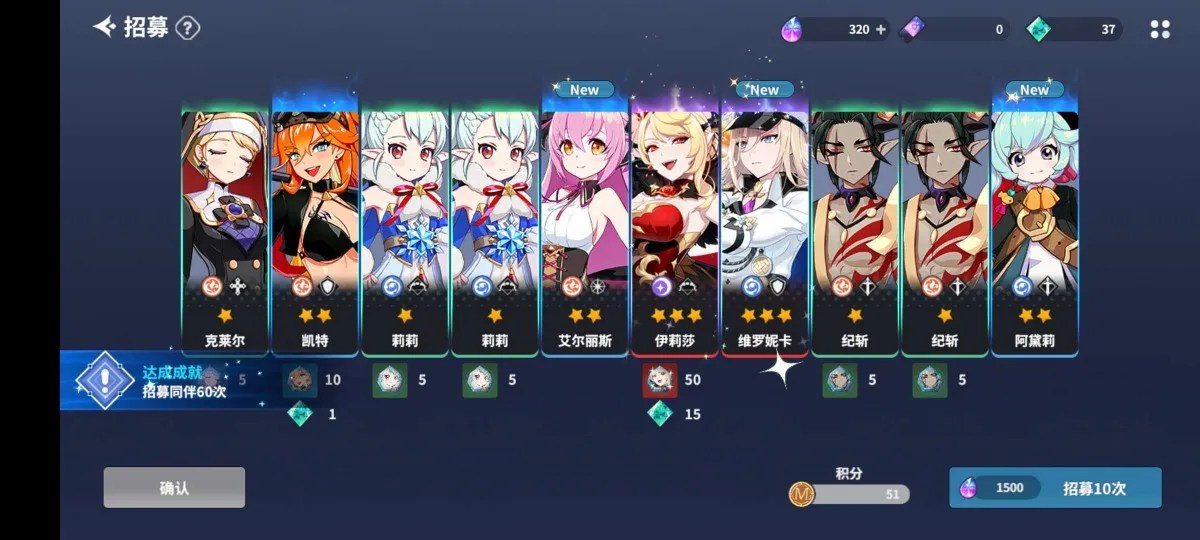Recruit ten more with 招募10次
The height and width of the screenshot is (540, 1200).
[x=1055, y=488]
